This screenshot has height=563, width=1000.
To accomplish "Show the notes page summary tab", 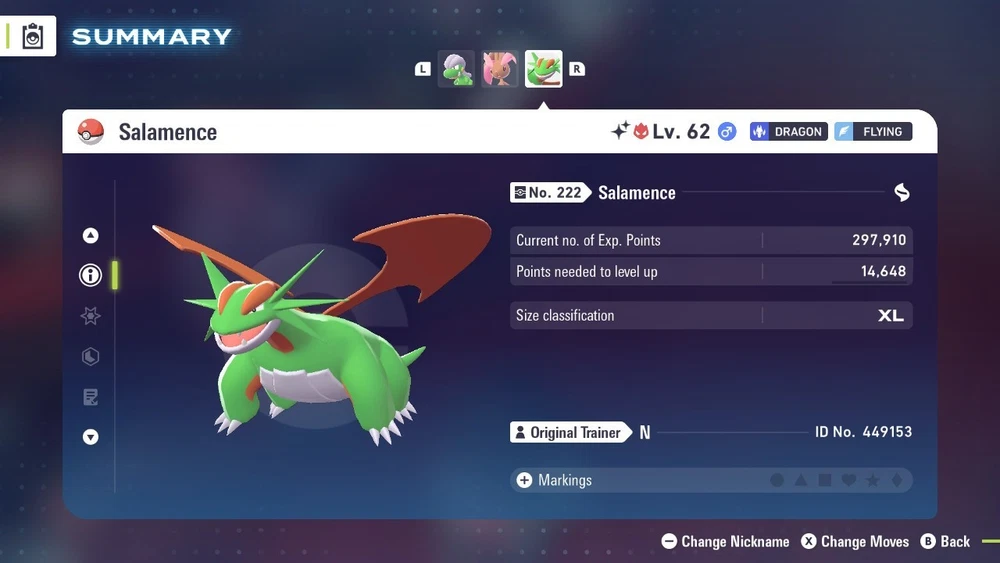I will pos(91,398).
